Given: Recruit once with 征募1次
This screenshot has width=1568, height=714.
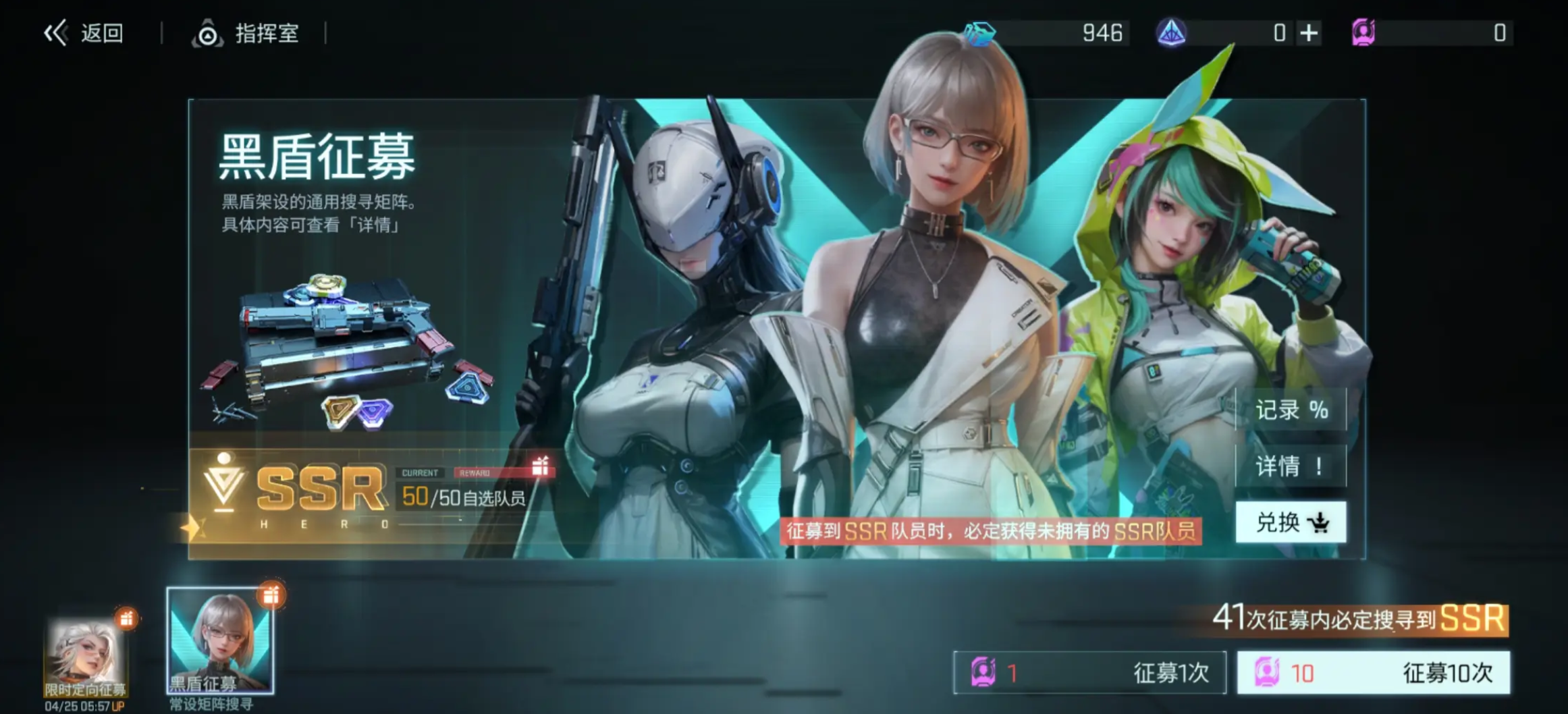Looking at the screenshot, I should 1089,672.
